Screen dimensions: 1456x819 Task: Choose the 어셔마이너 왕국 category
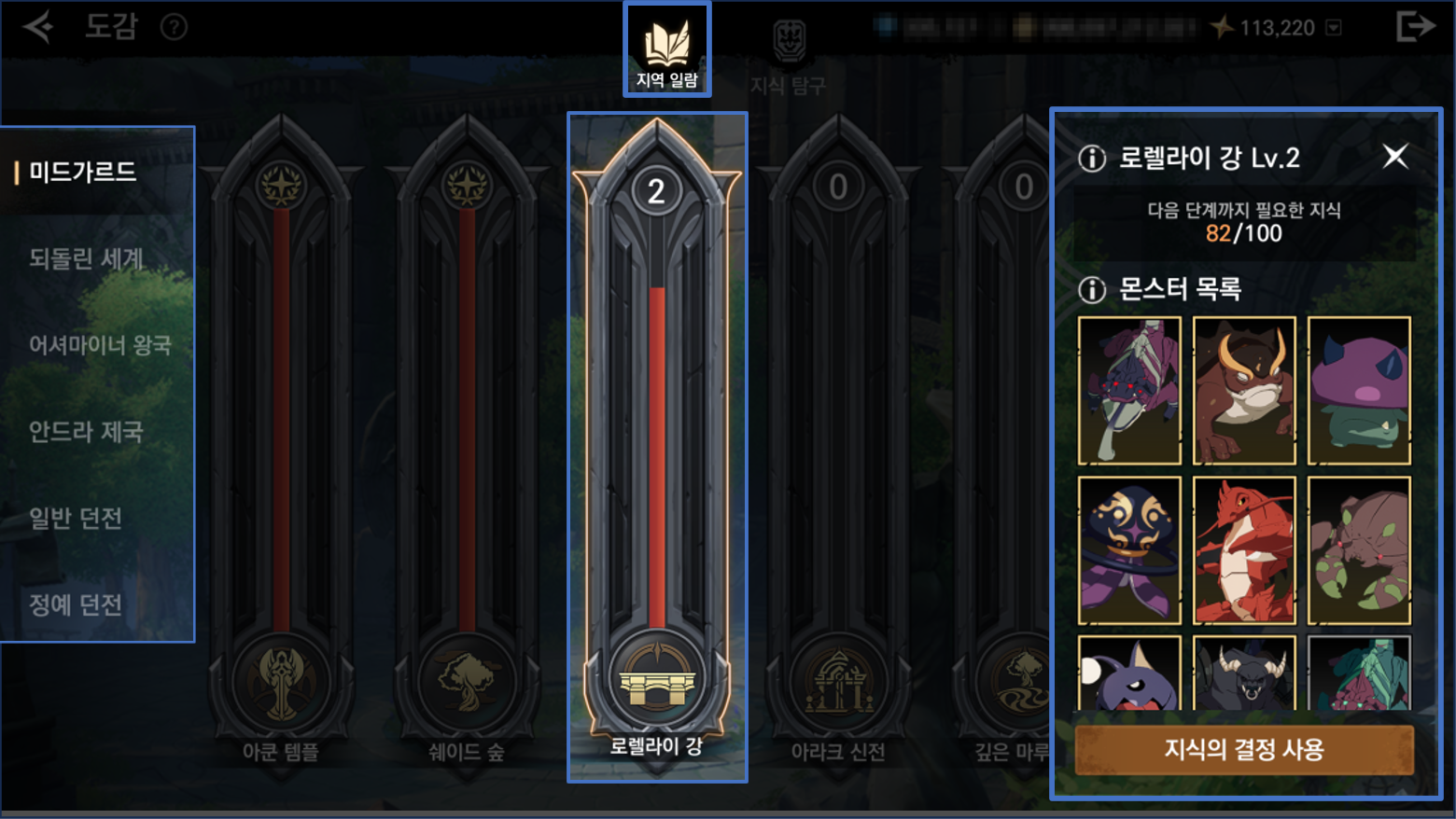[100, 345]
